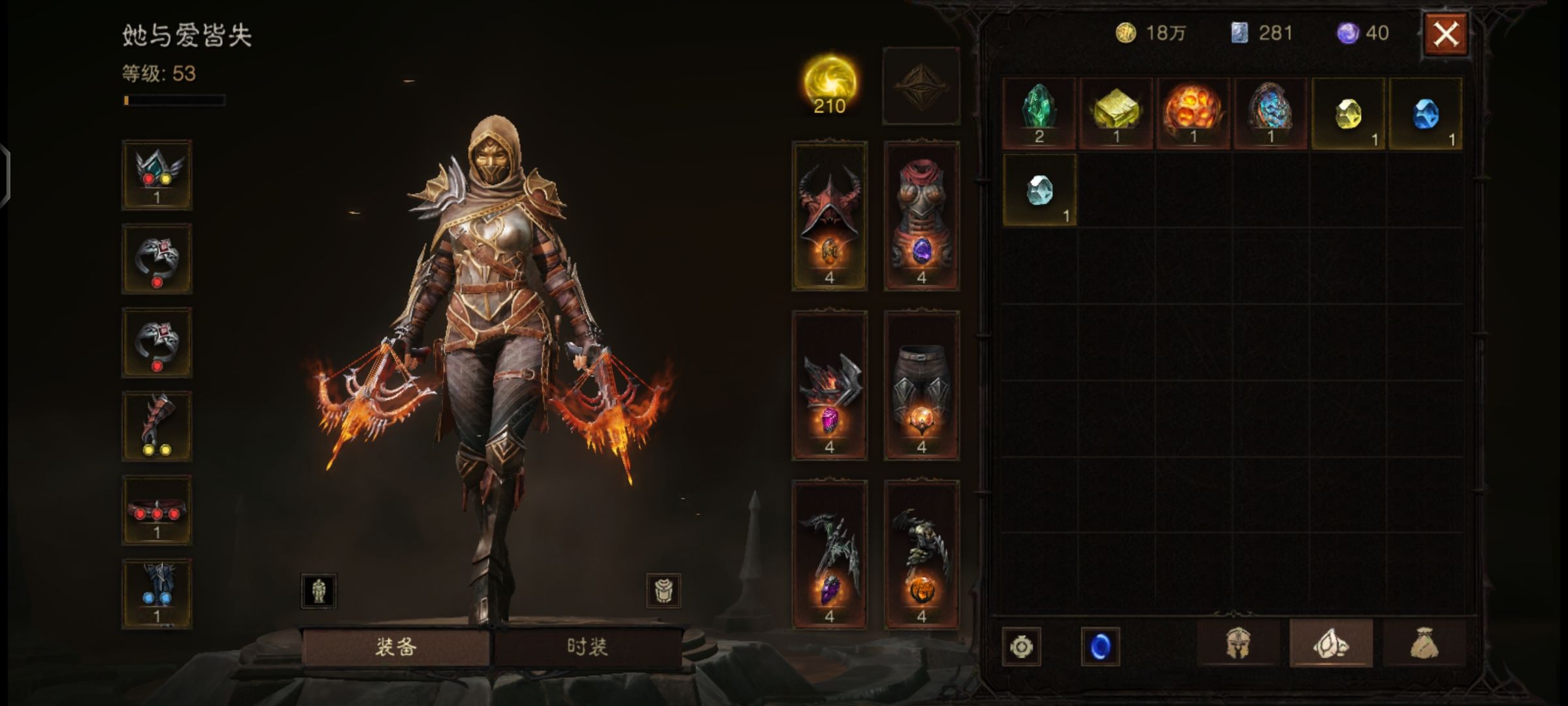Image resolution: width=1568 pixels, height=706 pixels.
Task: Open the equipped chest armor slot
Action: click(x=921, y=216)
